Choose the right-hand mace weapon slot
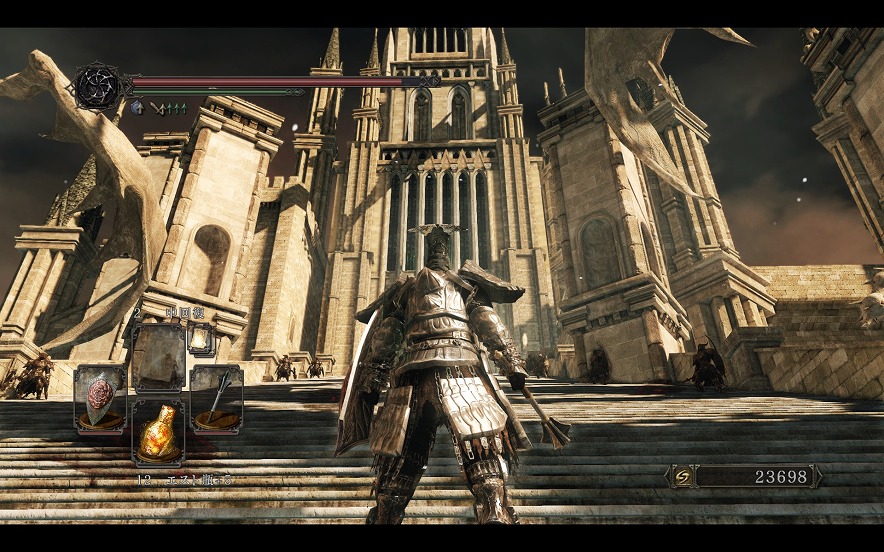Image resolution: width=884 pixels, height=552 pixels. (216, 399)
